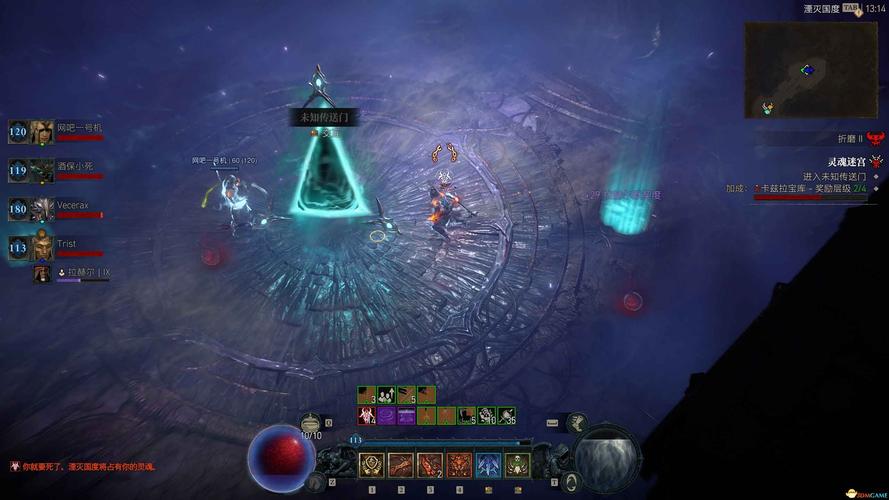Click the 未知传送门 portal label
The height and width of the screenshot is (500, 889).
coord(324,117)
